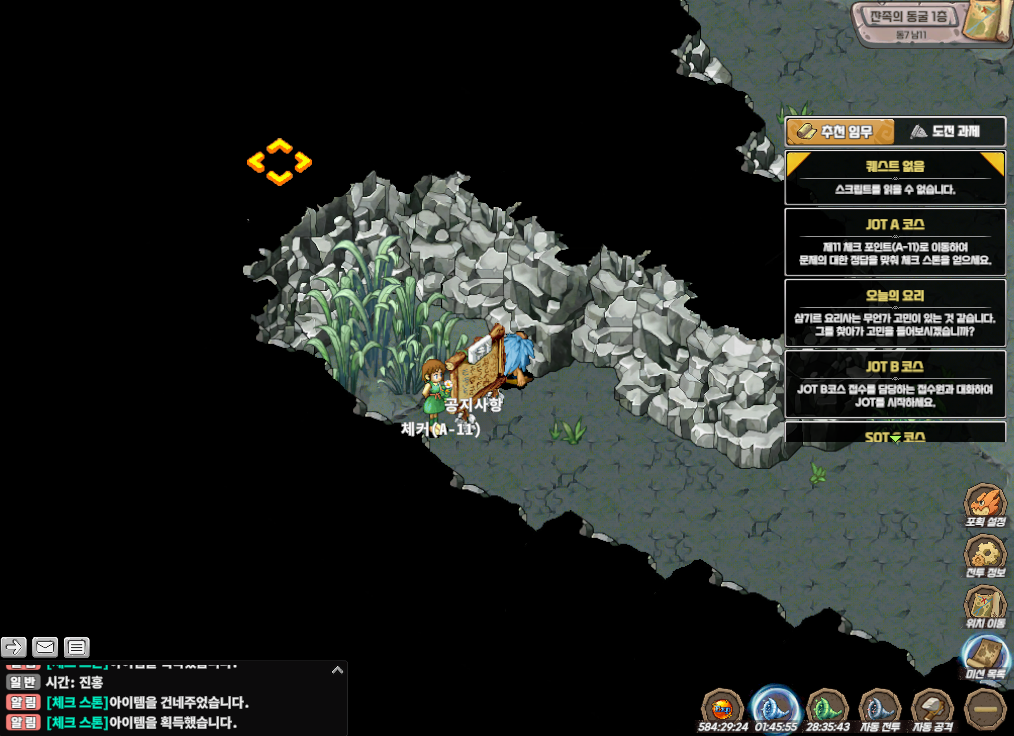This screenshot has height=736, width=1014.
Task: Collapse the bottom bar with the minus button
Action: point(985,708)
